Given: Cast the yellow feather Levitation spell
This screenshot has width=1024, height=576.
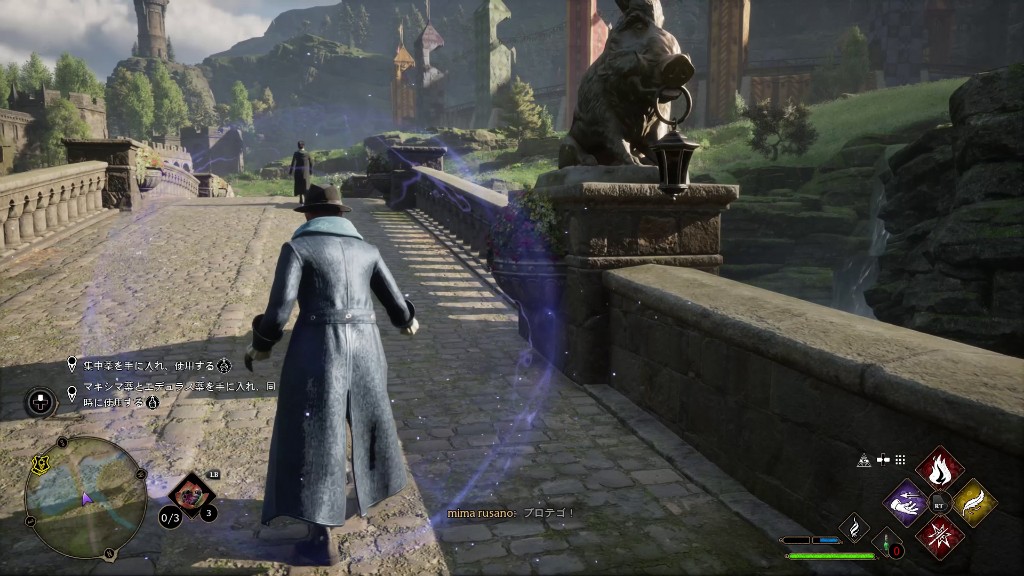Looking at the screenshot, I should coord(973,502).
